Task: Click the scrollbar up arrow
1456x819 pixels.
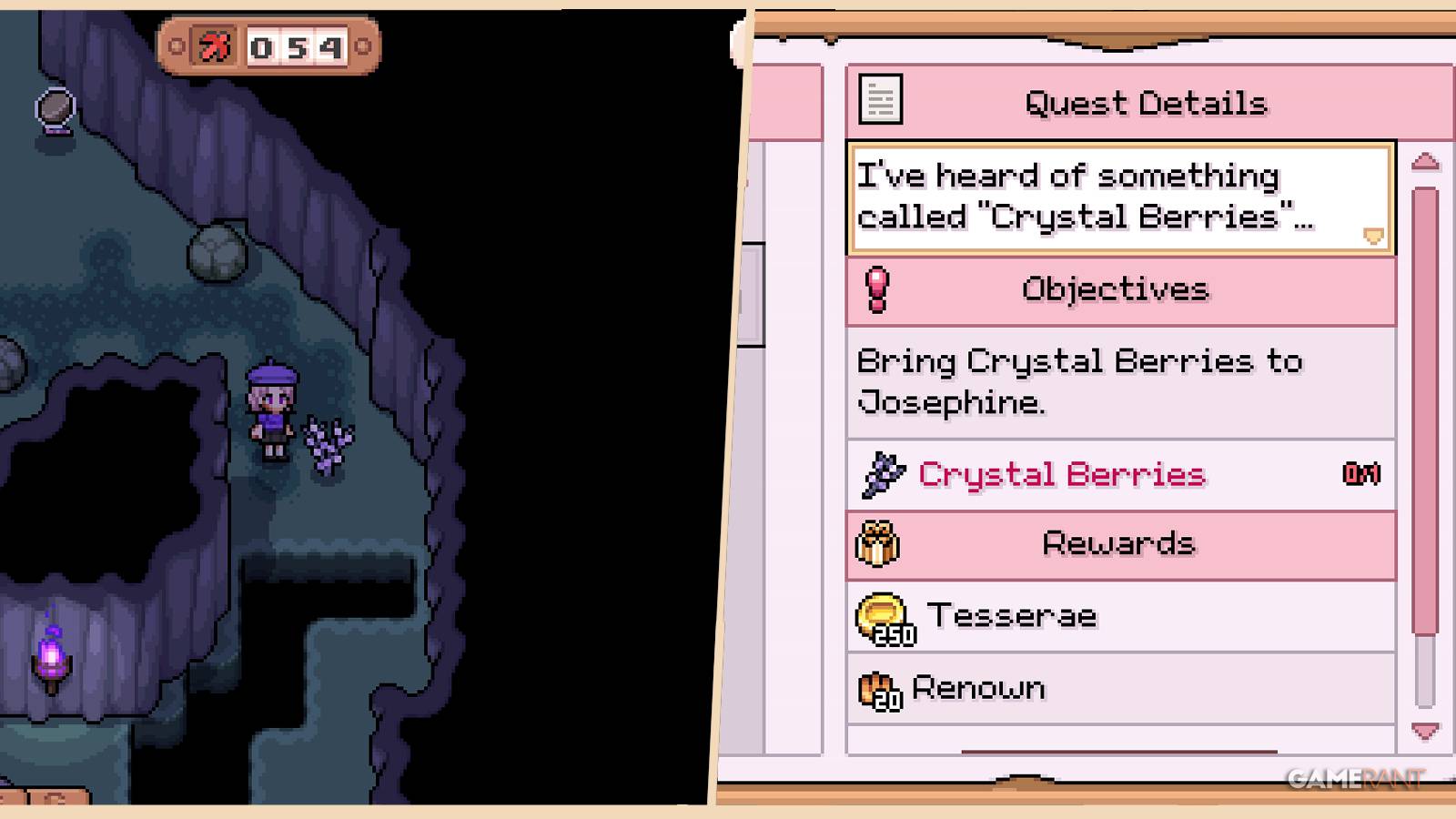Action: [x=1424, y=161]
